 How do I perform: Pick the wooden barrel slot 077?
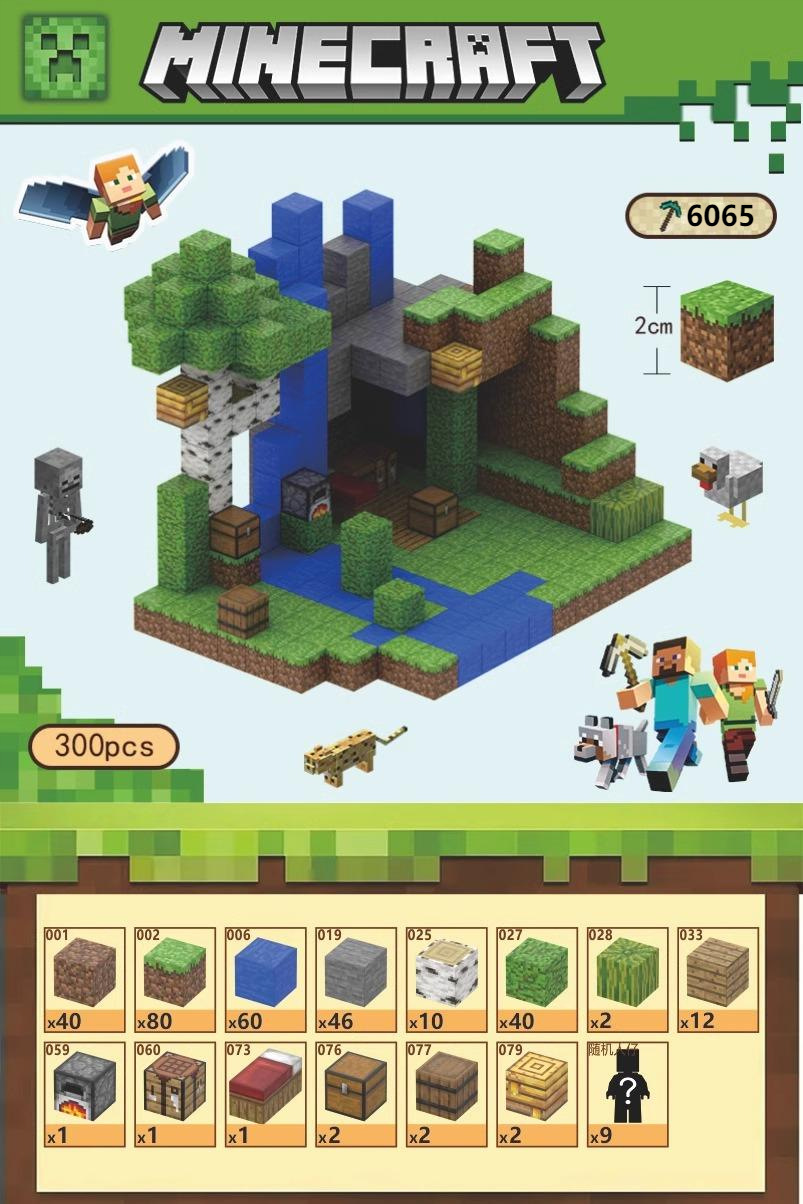click(447, 1094)
